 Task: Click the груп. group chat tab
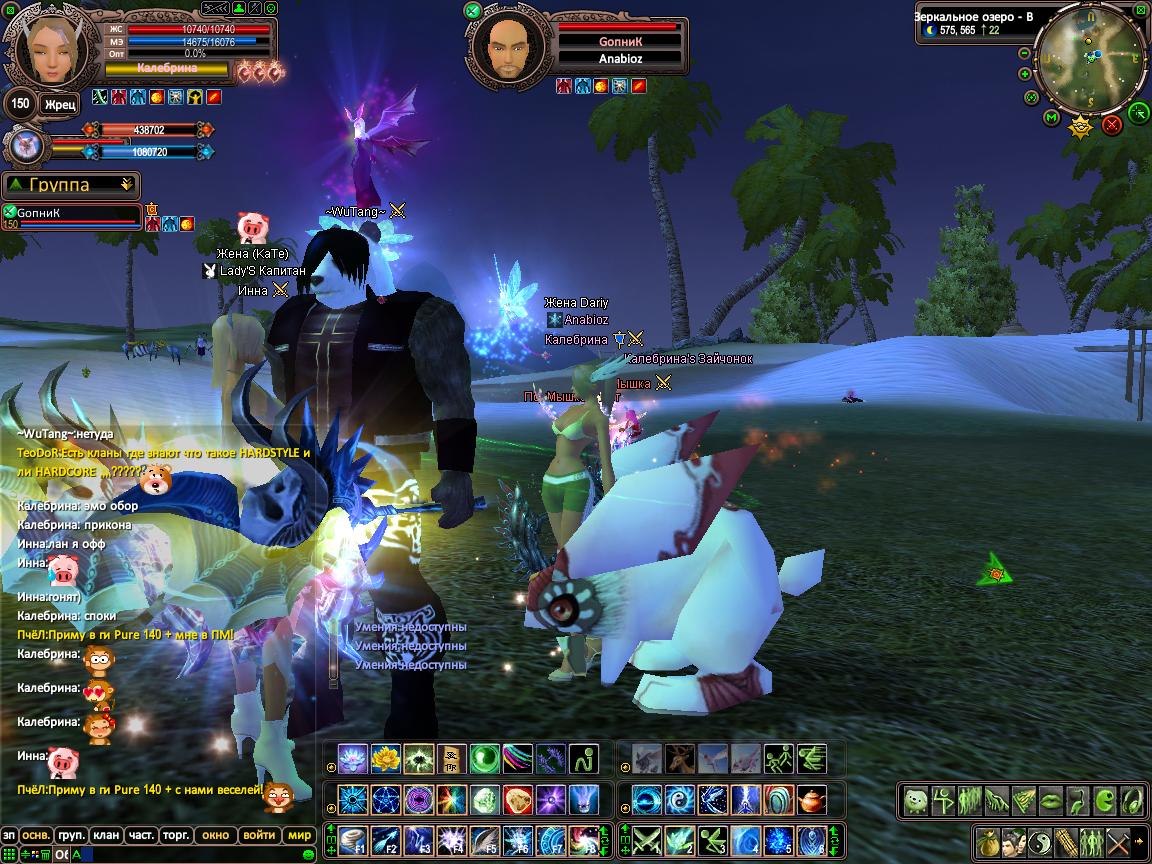[x=70, y=835]
